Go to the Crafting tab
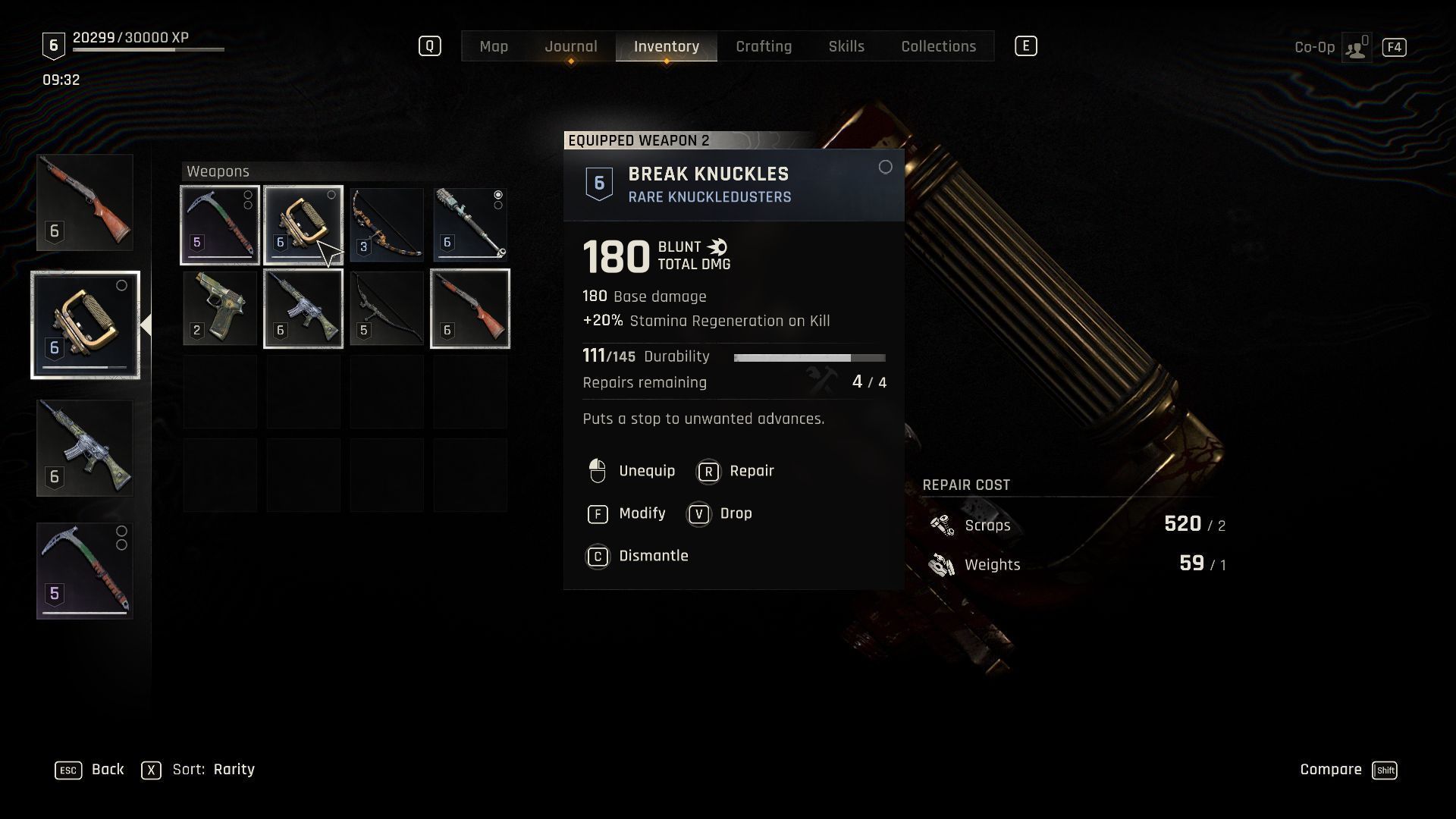Image resolution: width=1456 pixels, height=819 pixels. (x=764, y=46)
